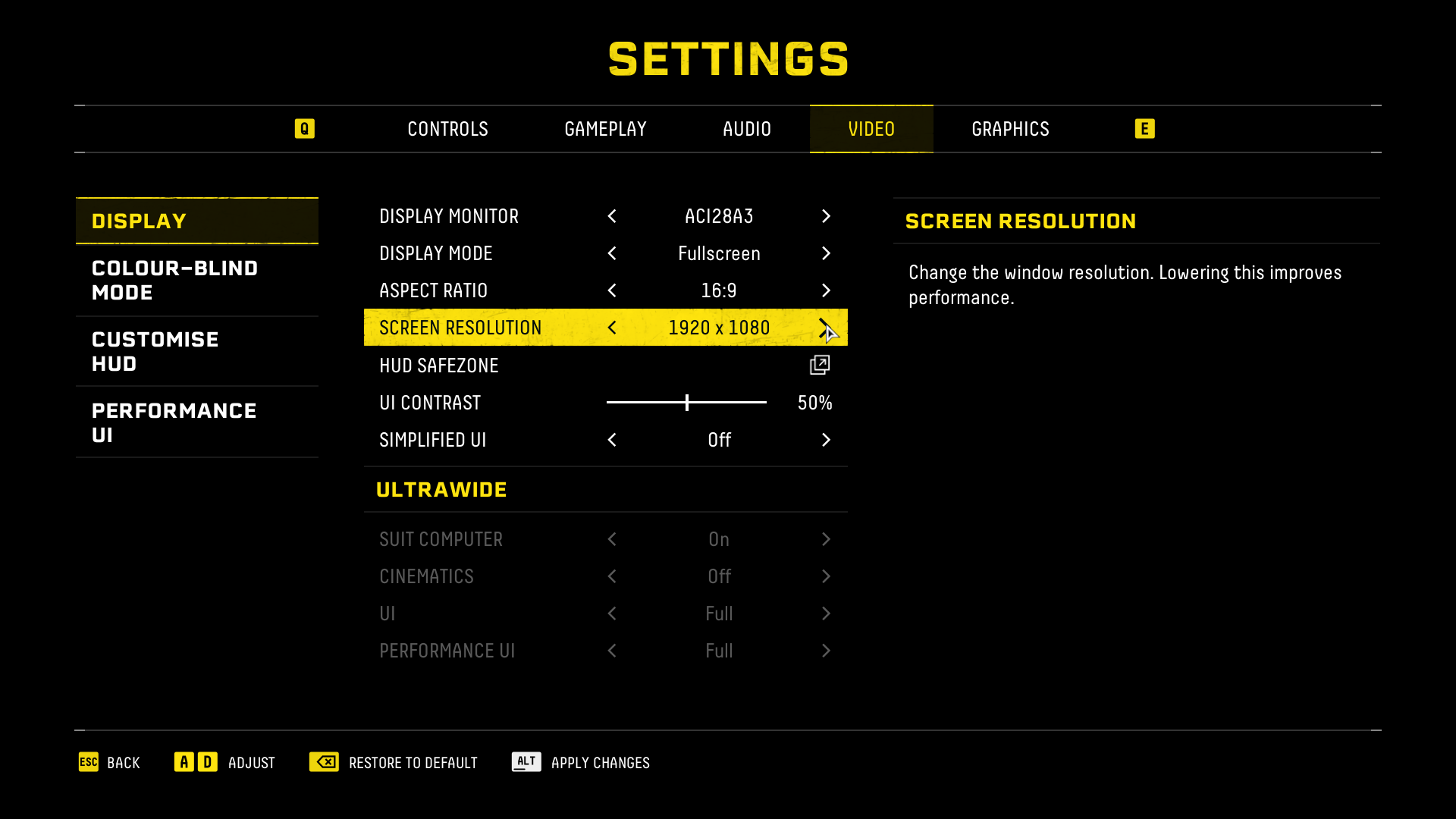1456x819 pixels.
Task: Toggle Simplified UI with right arrow
Action: (826, 441)
